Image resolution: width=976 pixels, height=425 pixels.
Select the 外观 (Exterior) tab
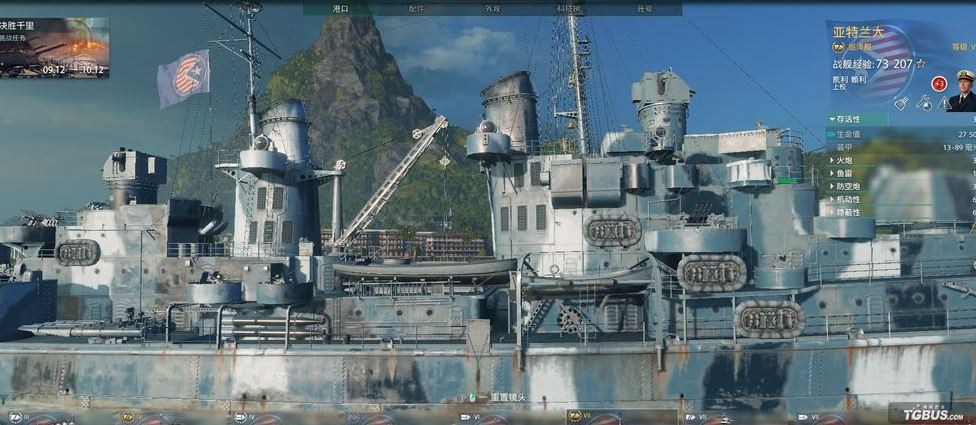pyautogui.click(x=492, y=8)
